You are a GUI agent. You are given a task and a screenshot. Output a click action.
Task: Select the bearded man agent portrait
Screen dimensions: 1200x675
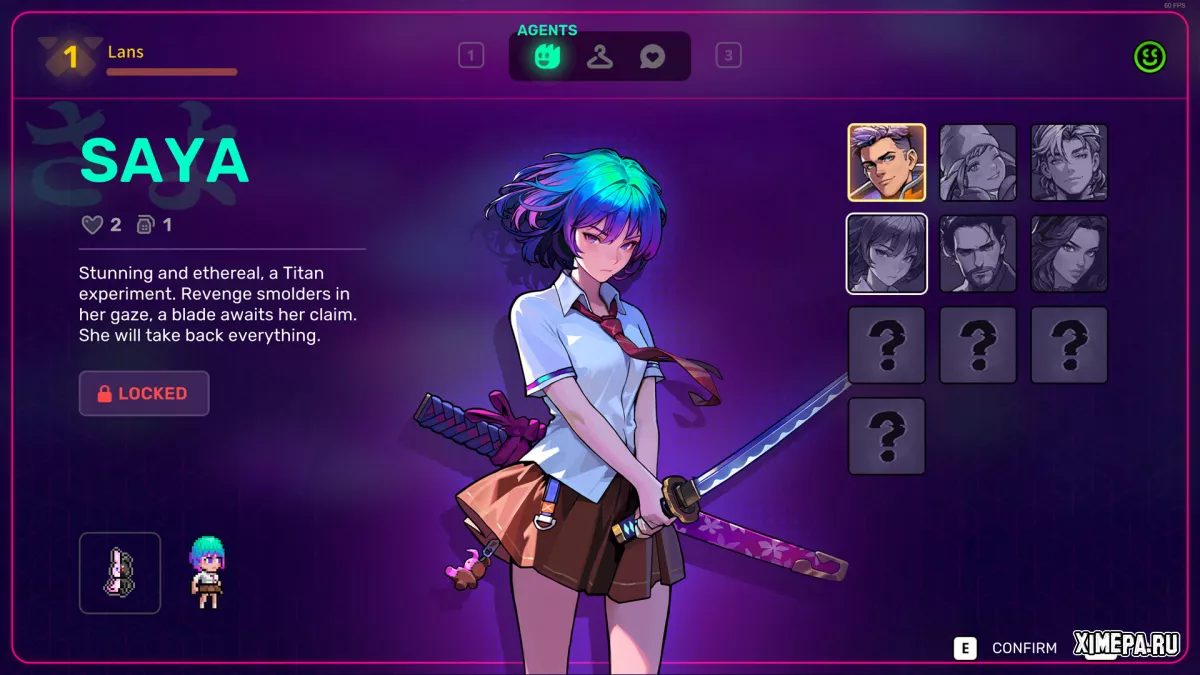click(978, 254)
